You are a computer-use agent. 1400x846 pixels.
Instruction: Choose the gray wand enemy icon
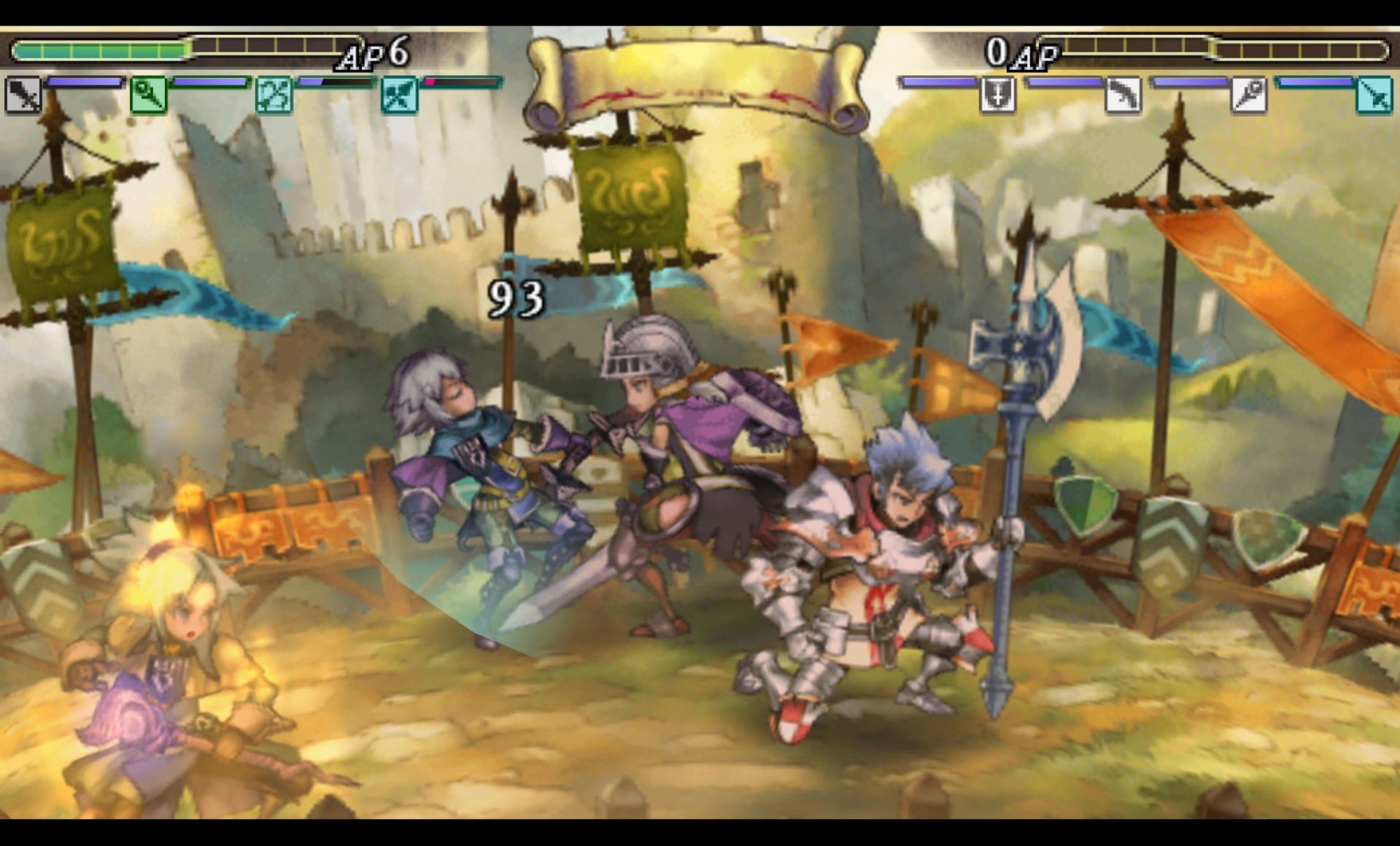click(1248, 96)
